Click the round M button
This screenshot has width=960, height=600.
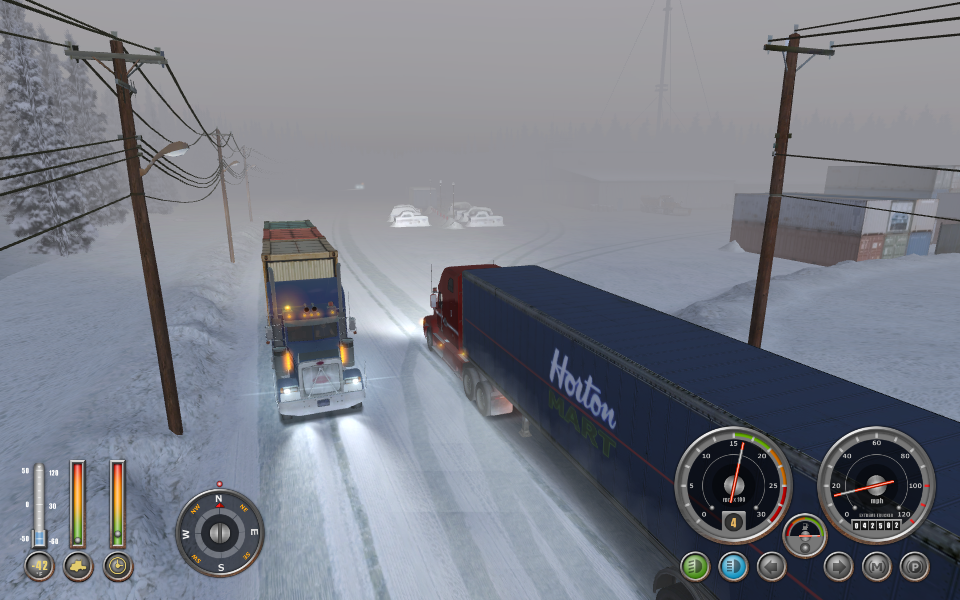pyautogui.click(x=876, y=567)
